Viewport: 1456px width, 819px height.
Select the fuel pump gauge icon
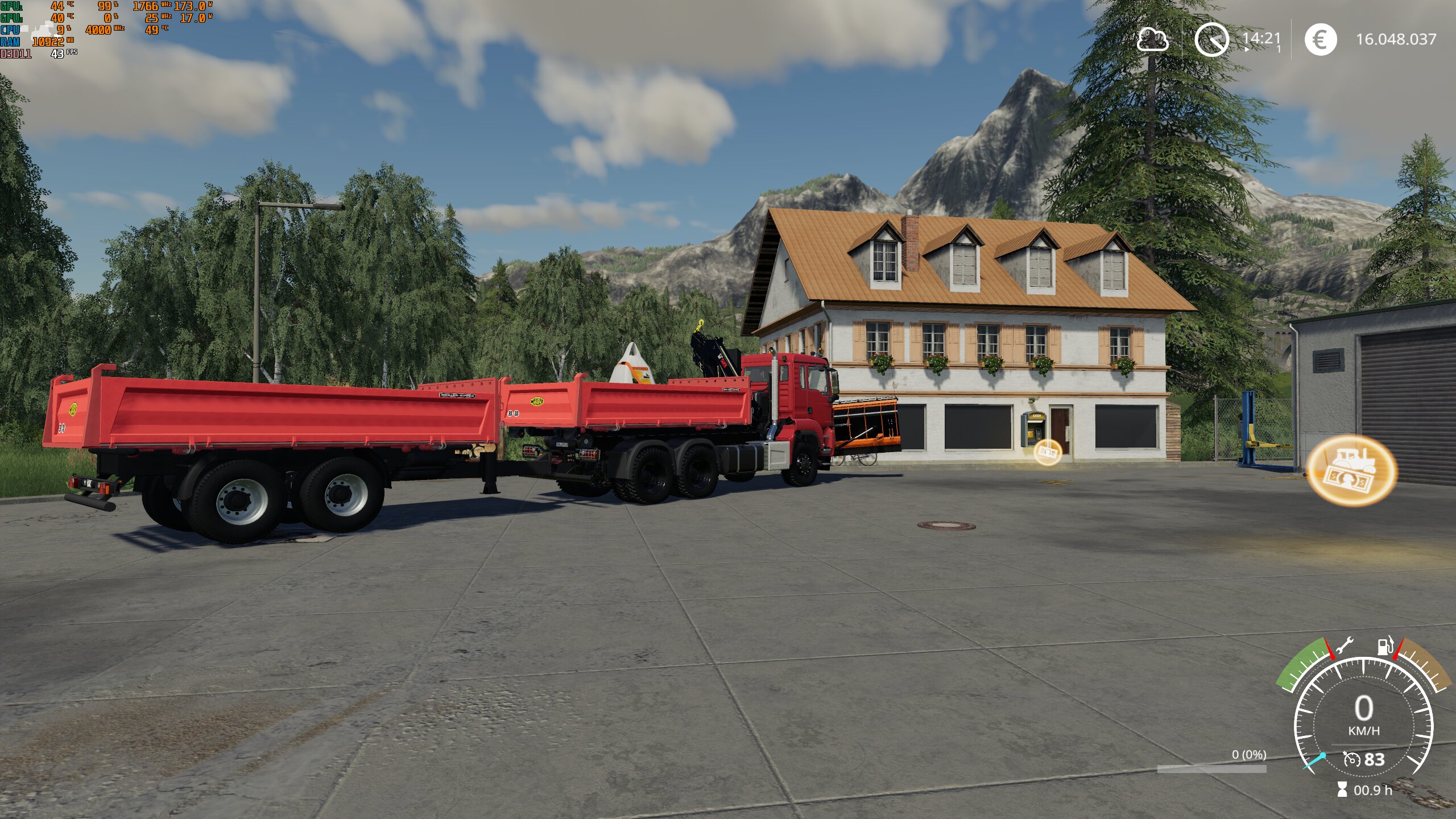pyautogui.click(x=1385, y=645)
